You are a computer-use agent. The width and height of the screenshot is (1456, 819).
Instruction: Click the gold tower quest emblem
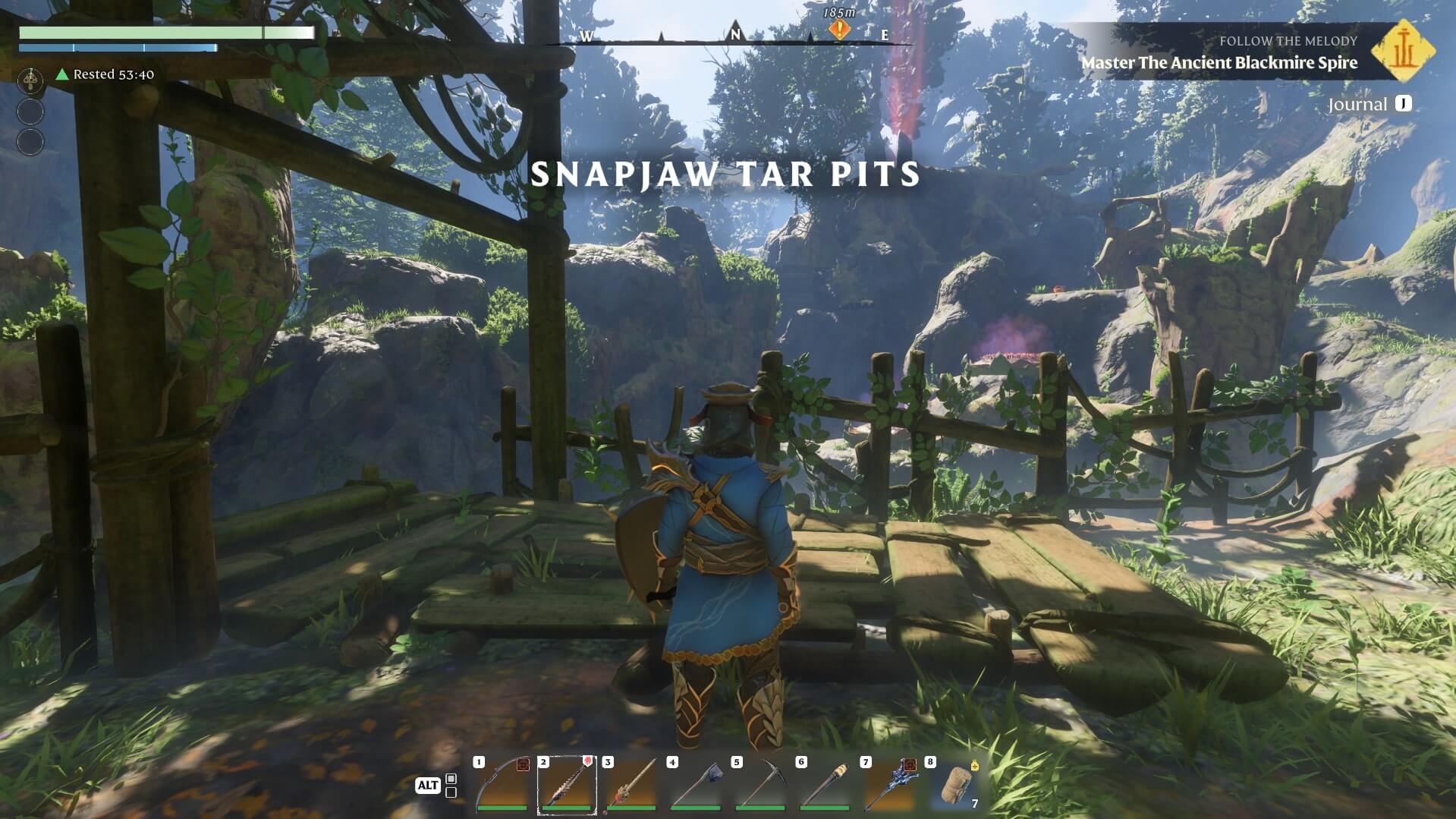tap(1403, 51)
